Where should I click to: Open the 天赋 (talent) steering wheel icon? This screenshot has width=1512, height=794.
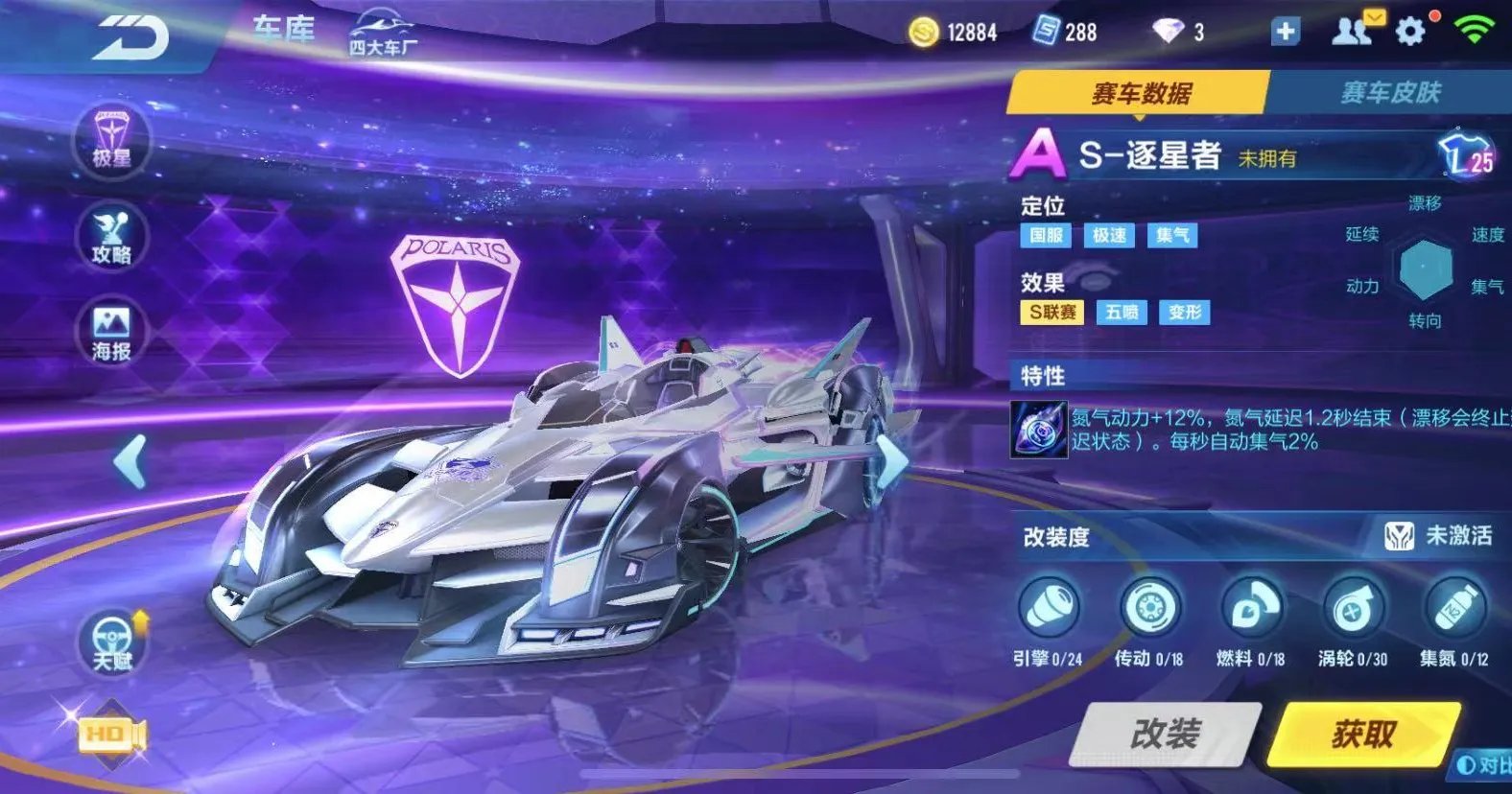point(110,644)
